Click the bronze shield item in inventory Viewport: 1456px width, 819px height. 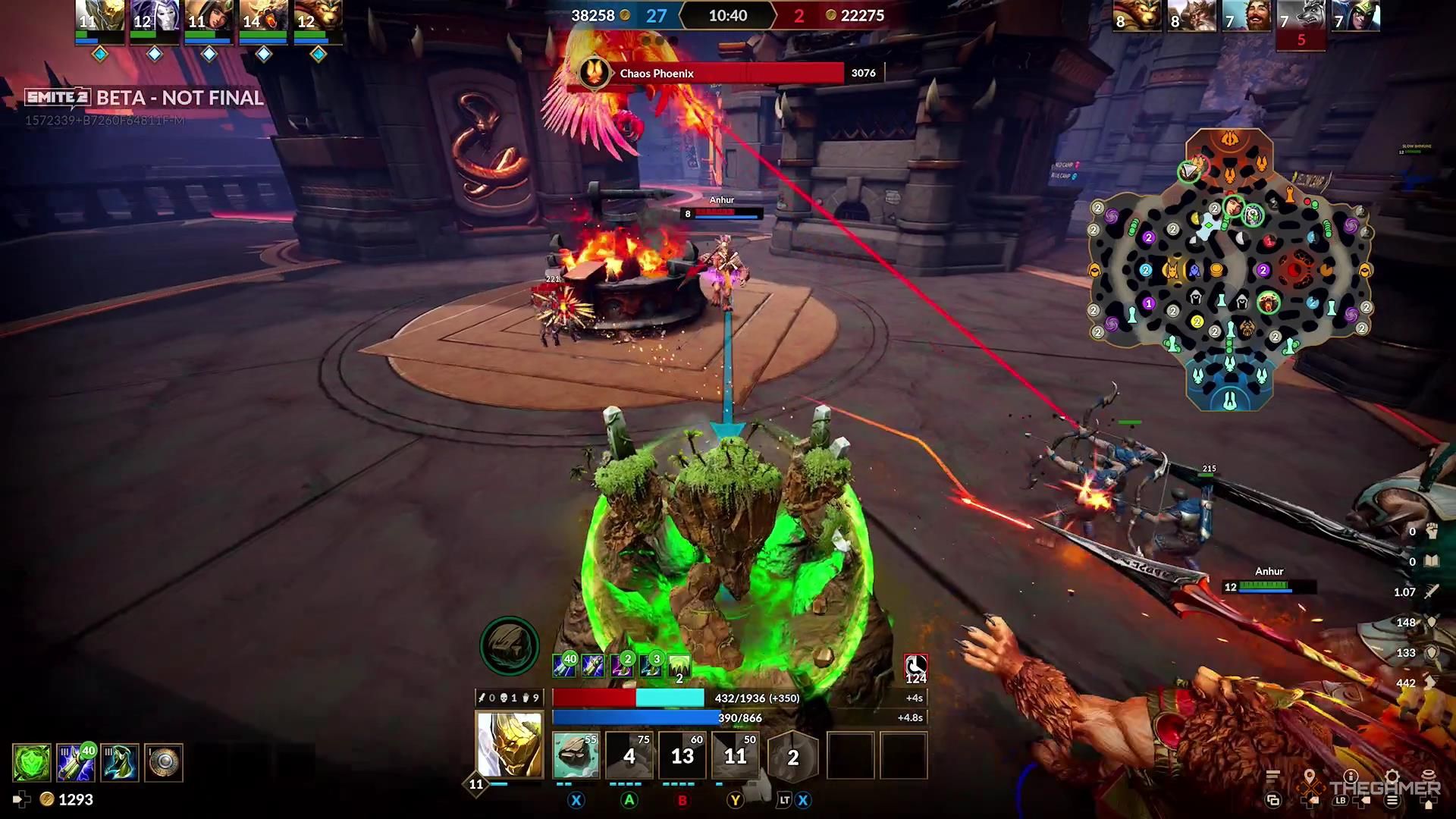pos(165,762)
